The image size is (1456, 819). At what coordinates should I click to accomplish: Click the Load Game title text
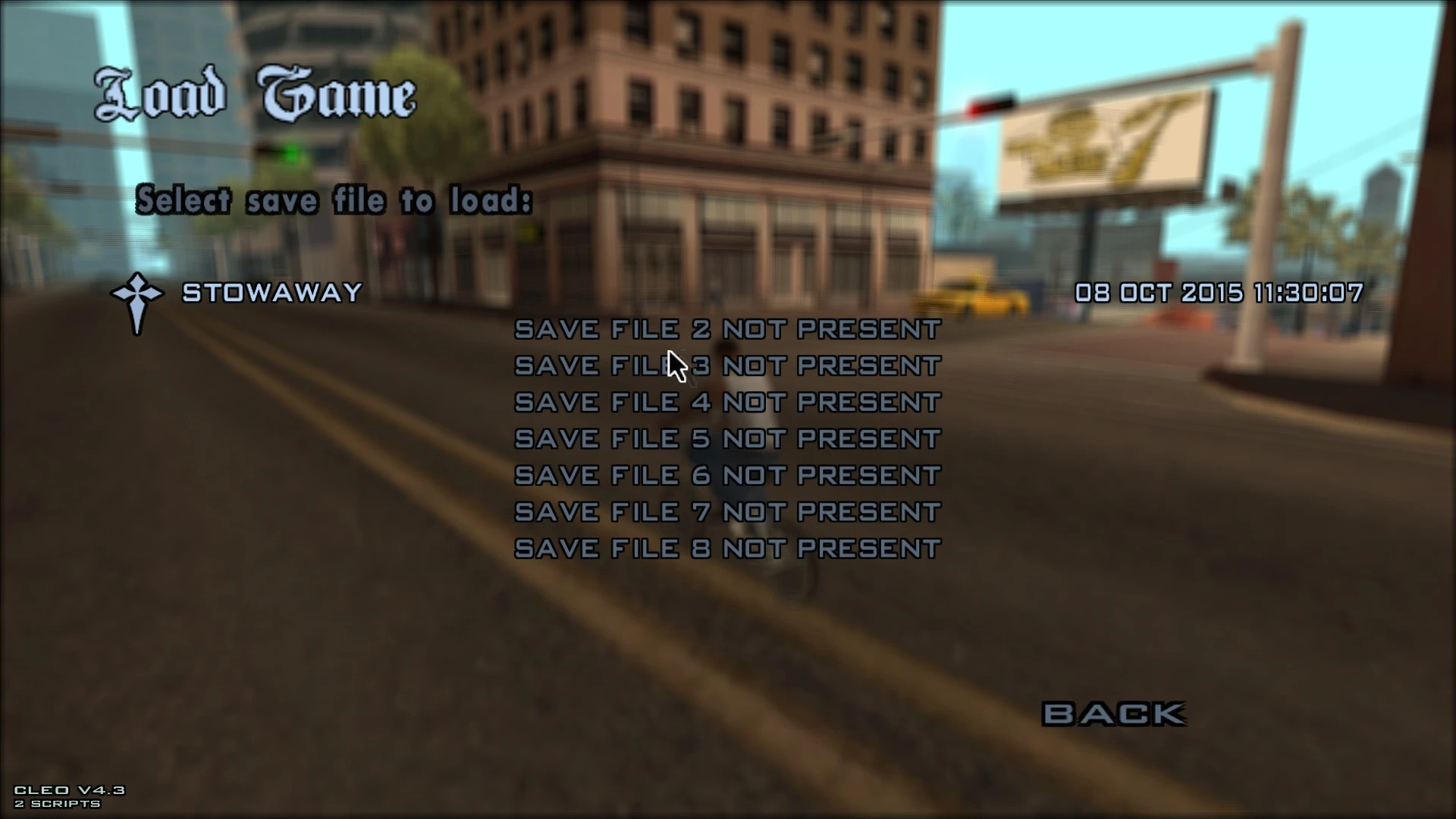pyautogui.click(x=254, y=91)
